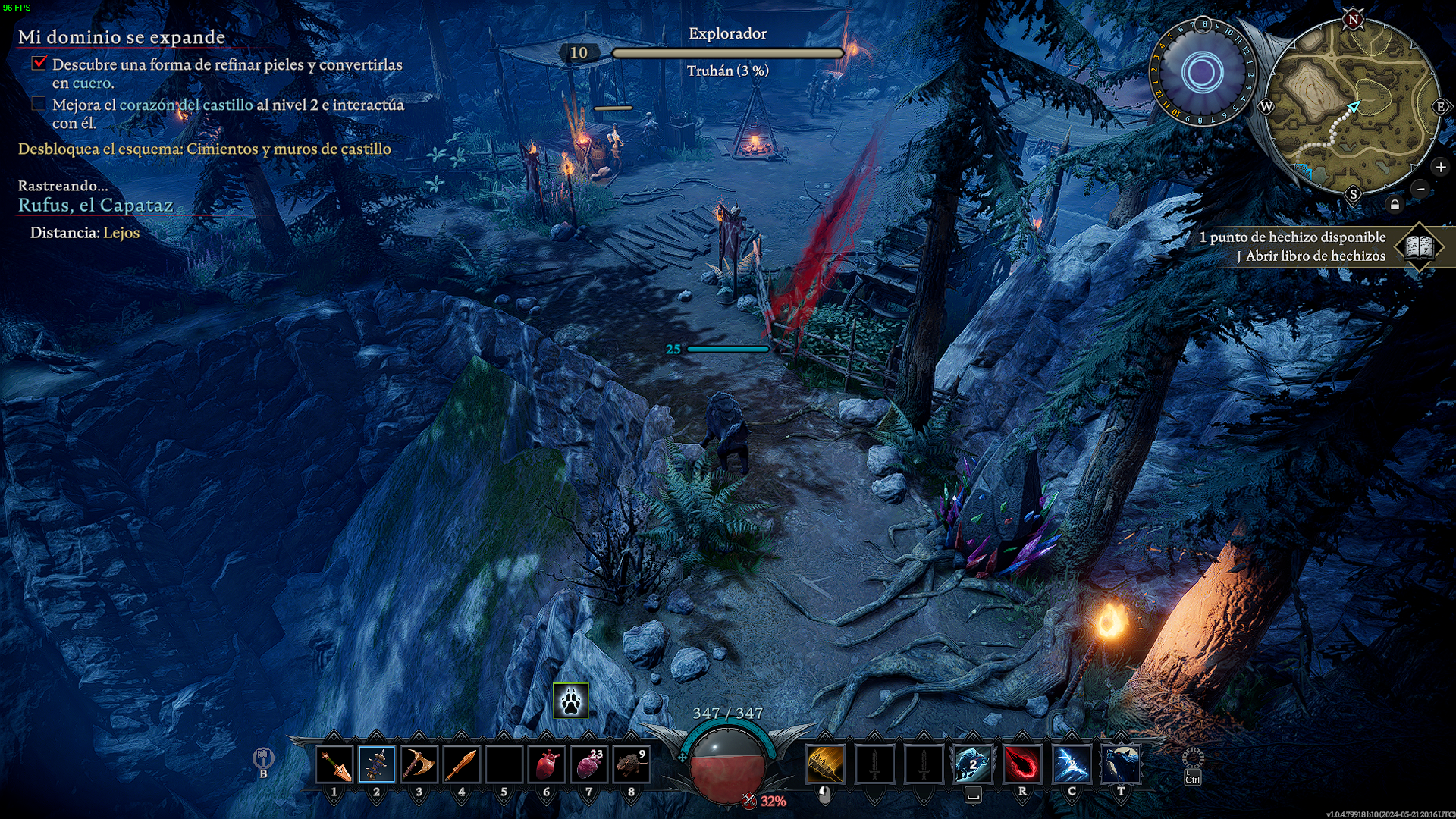Select the copper spear in slot 1
The width and height of the screenshot is (1456, 819).
[334, 764]
